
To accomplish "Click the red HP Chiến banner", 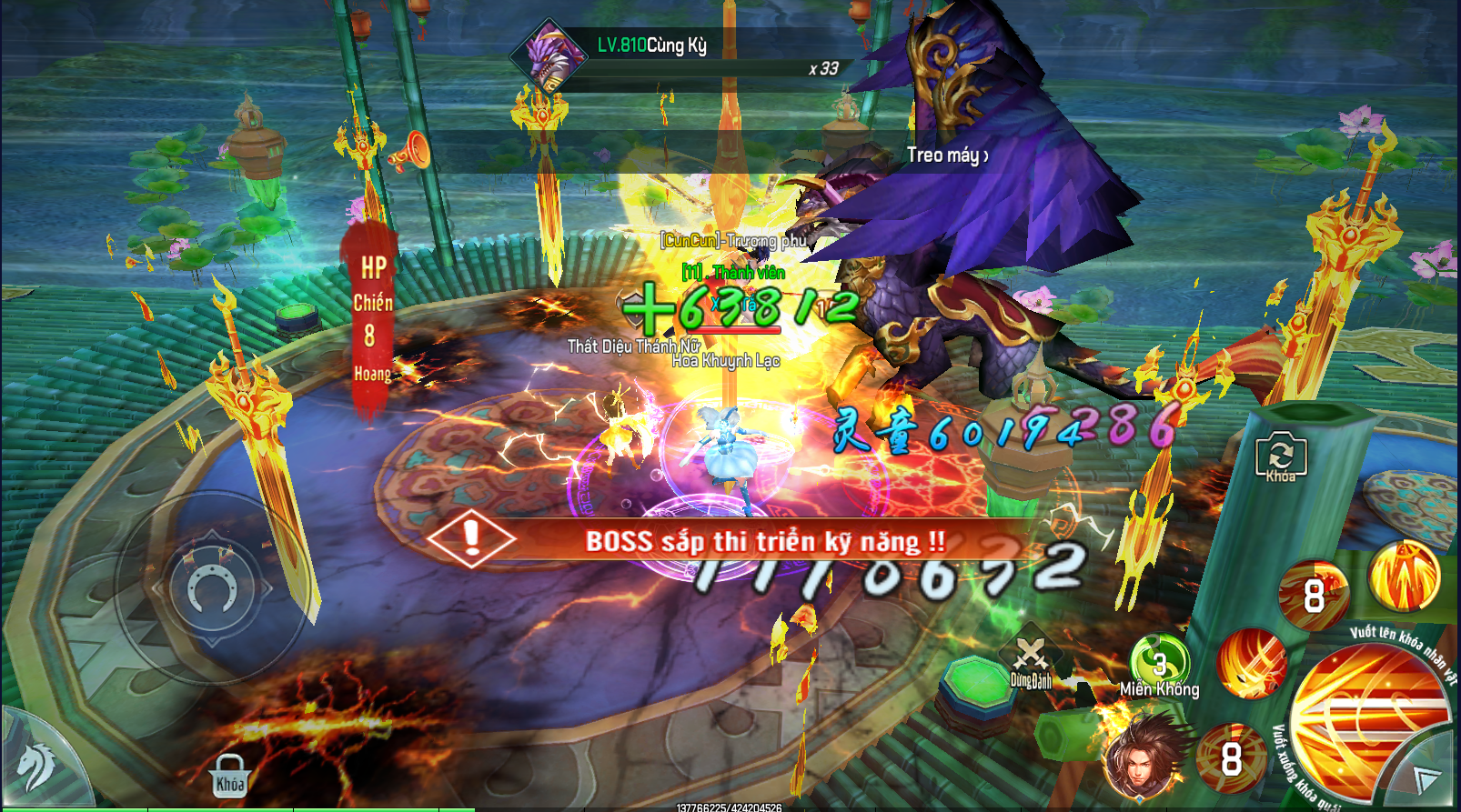I will 371,320.
